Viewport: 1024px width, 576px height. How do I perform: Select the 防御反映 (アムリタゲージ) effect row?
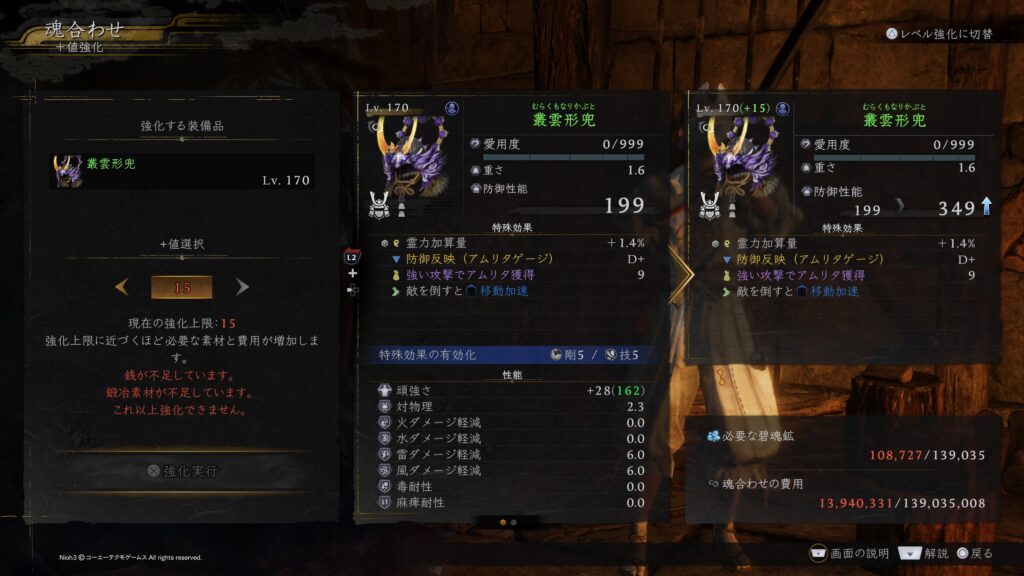point(512,259)
